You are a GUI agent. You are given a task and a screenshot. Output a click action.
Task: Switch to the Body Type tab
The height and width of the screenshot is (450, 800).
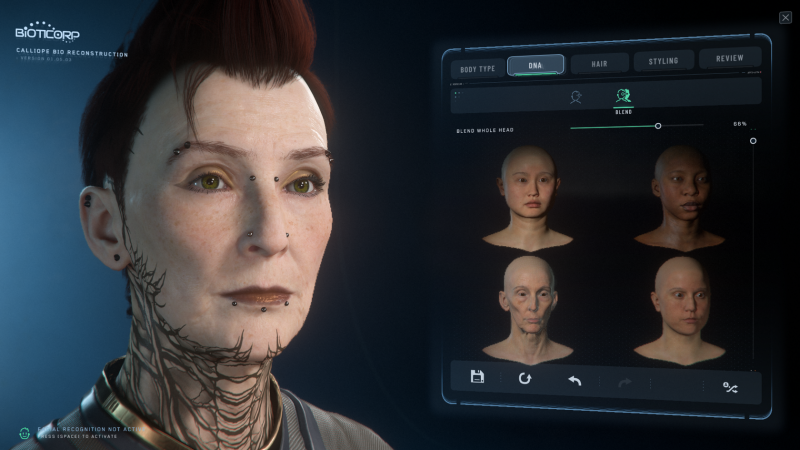tap(477, 68)
